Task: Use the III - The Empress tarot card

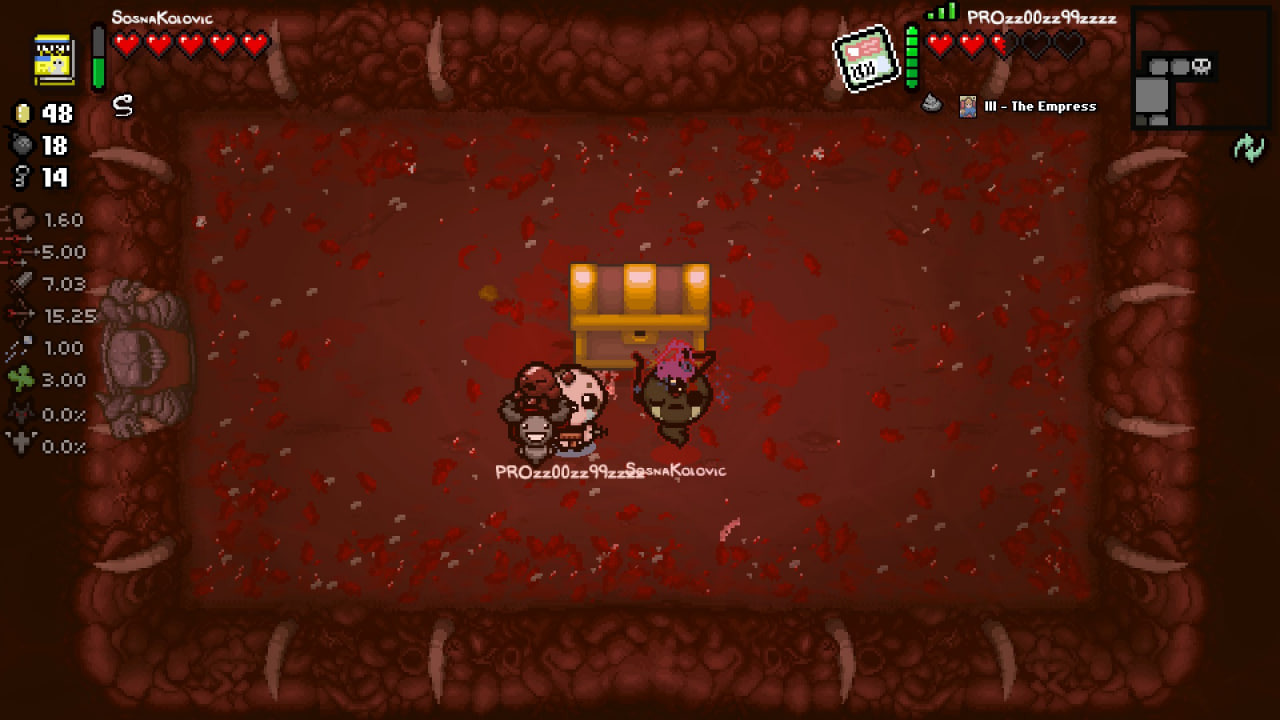Action: (968, 106)
